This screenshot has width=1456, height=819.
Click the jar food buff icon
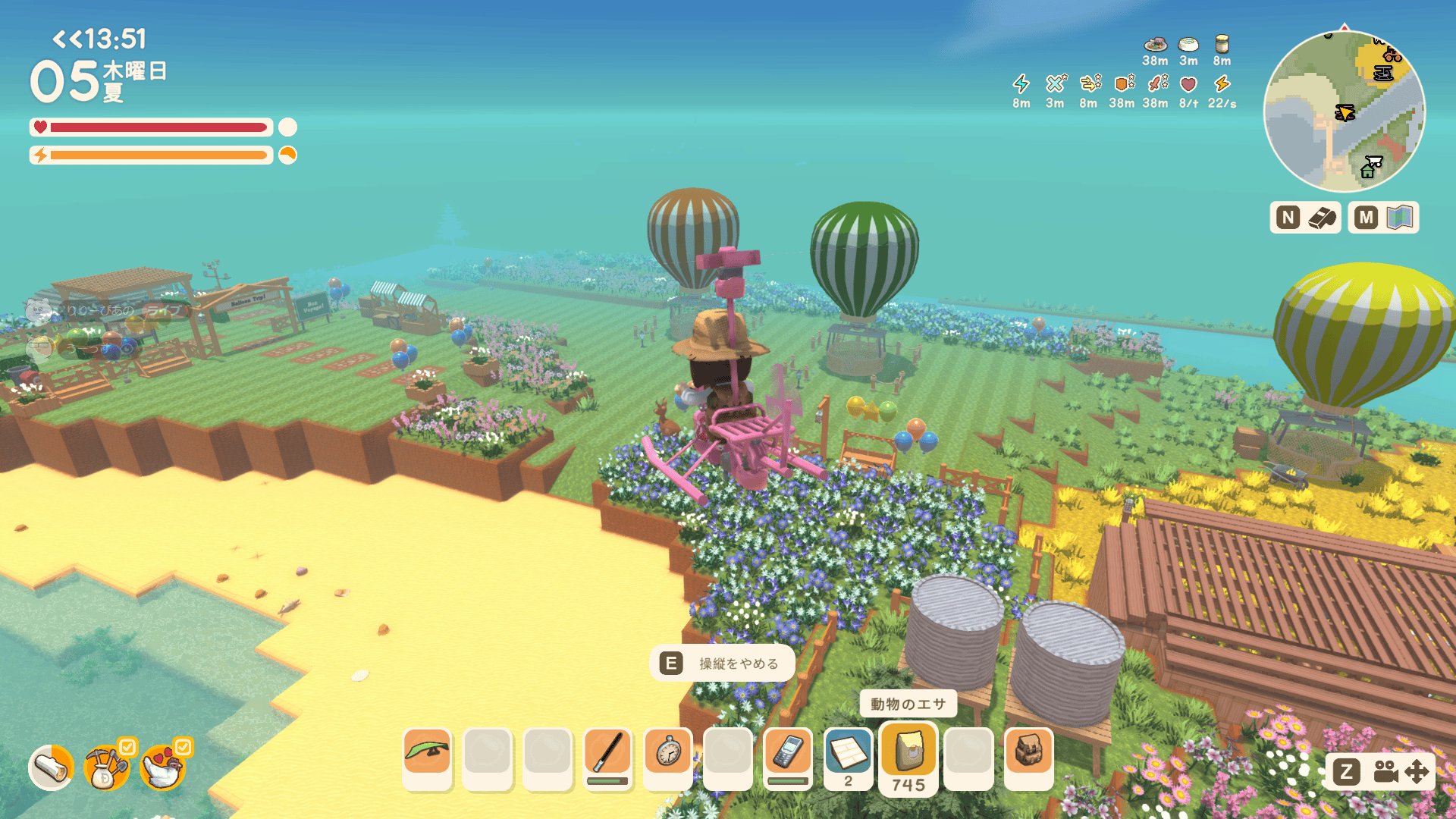(1222, 44)
